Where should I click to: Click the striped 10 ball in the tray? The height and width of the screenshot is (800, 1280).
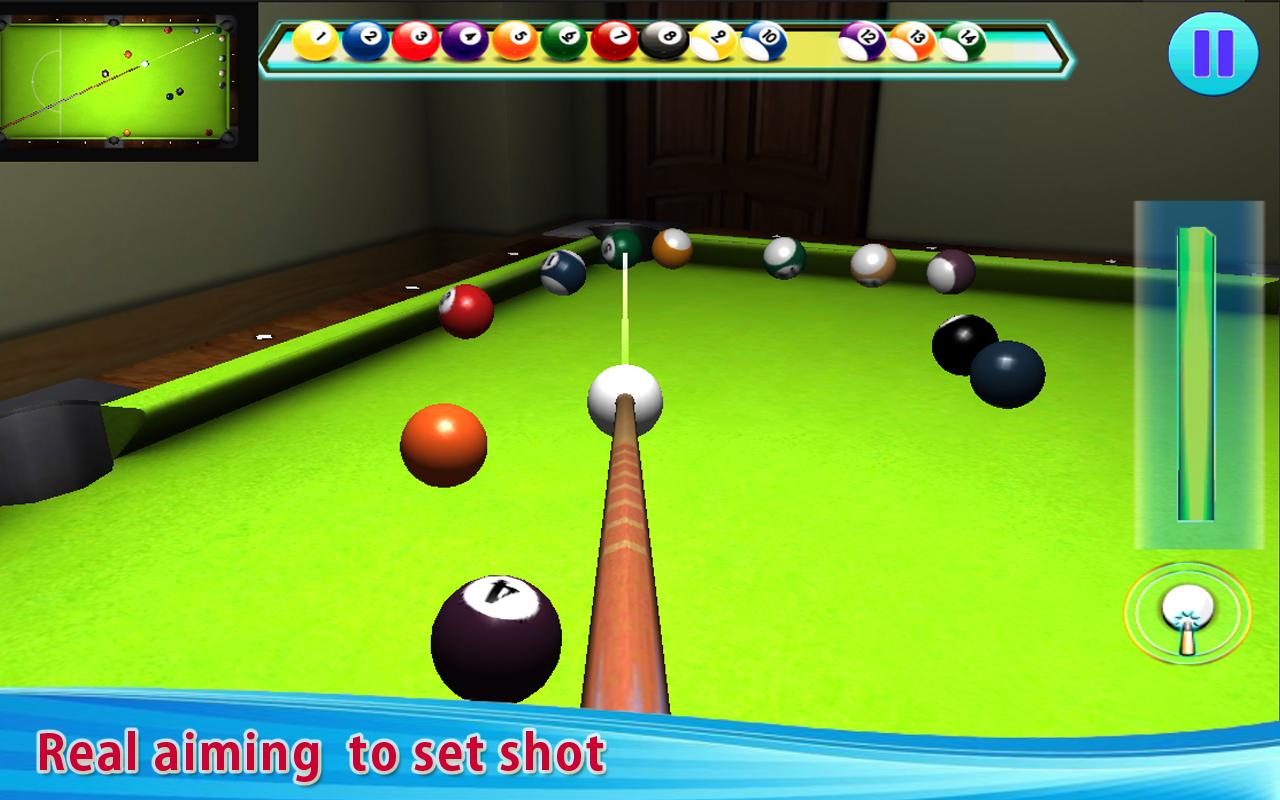(x=765, y=42)
